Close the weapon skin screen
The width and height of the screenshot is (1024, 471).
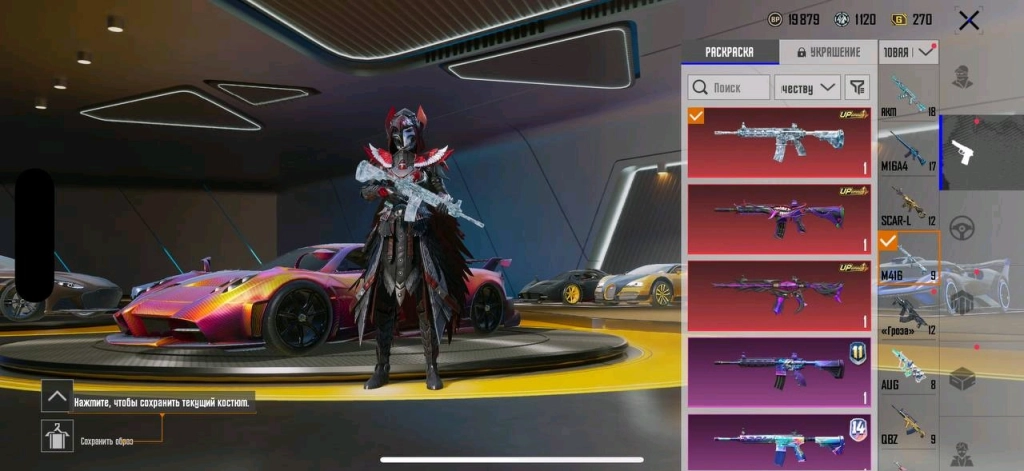968,20
